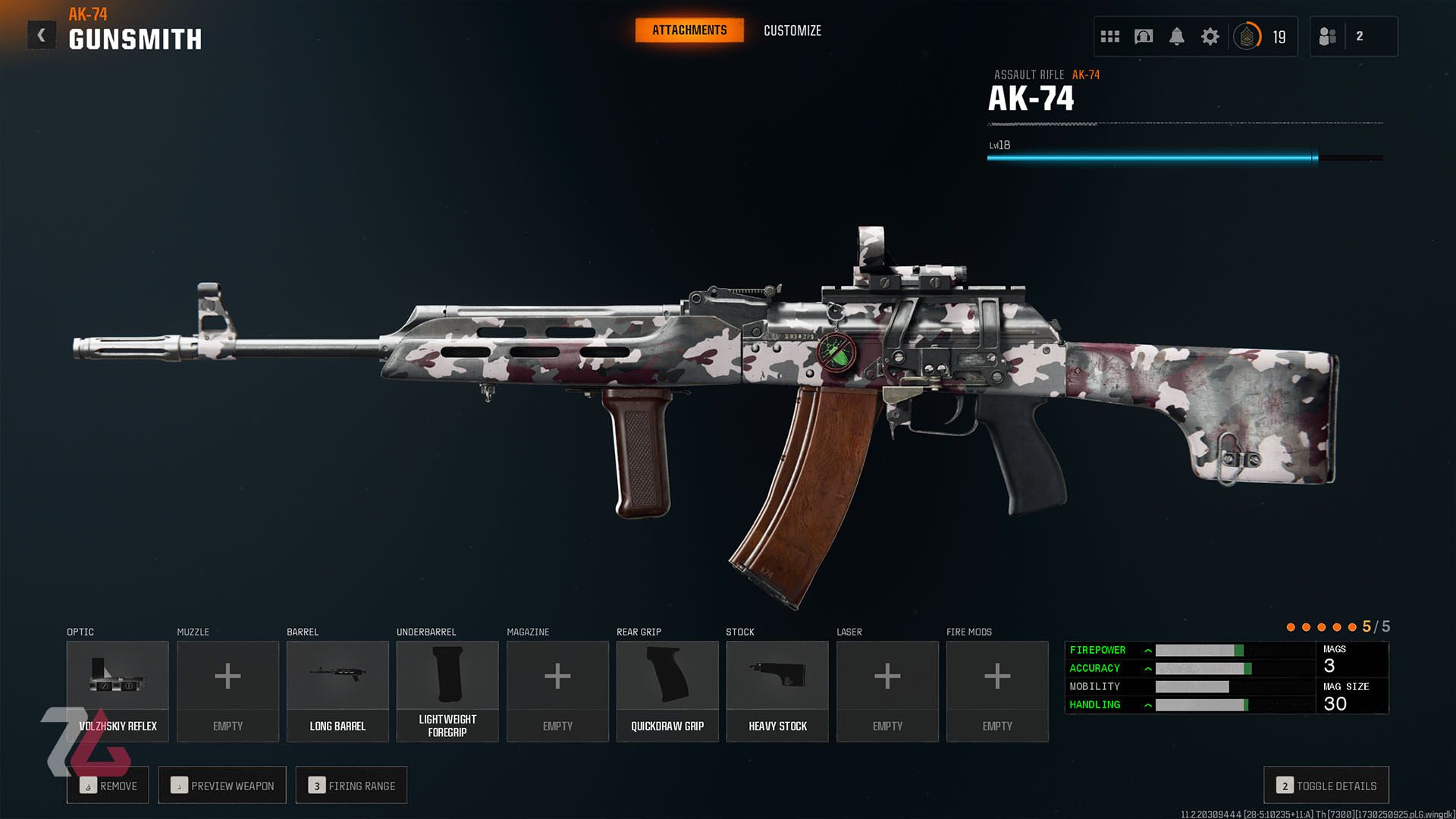Open notifications bell icon
1456x819 pixels.
coord(1176,36)
